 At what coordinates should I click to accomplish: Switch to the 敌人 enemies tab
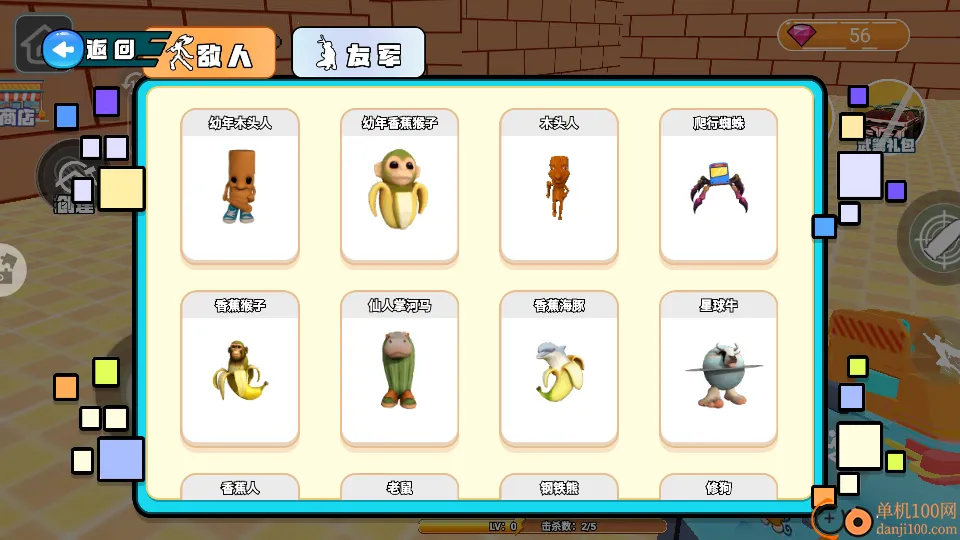(210, 53)
